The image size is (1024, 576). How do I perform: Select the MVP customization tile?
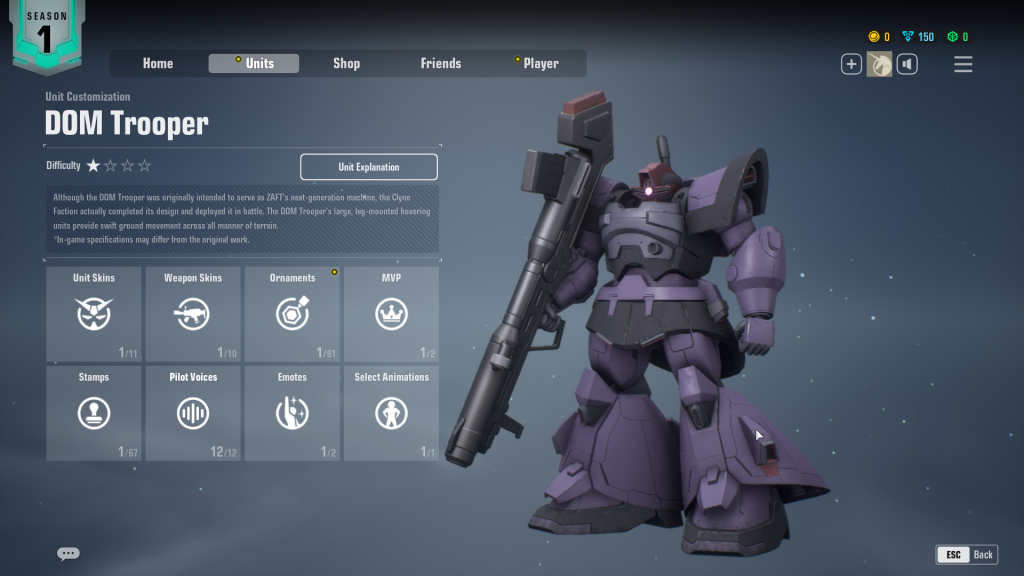391,313
